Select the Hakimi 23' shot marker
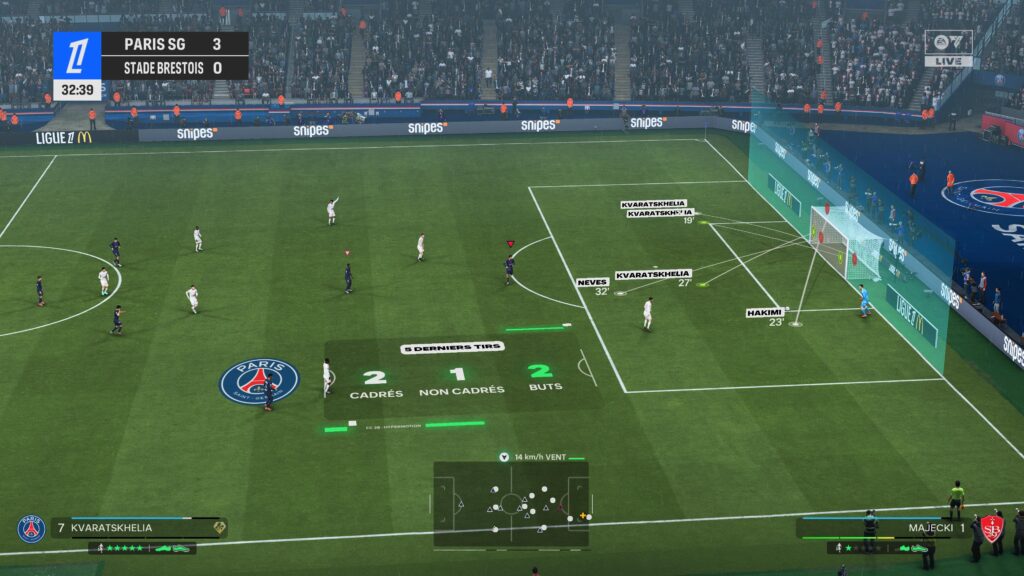The height and width of the screenshot is (576, 1024). (765, 312)
